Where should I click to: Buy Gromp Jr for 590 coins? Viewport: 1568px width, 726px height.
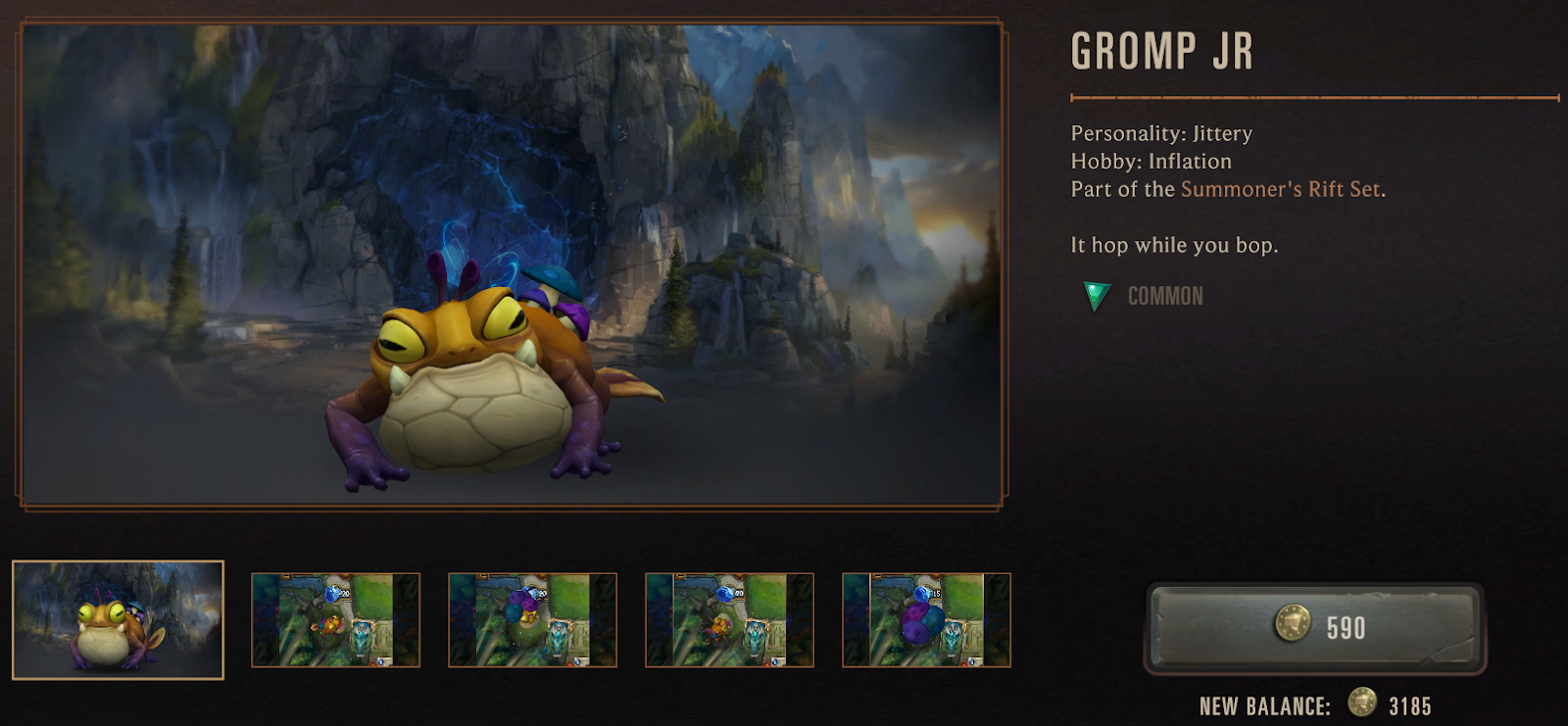point(1315,628)
